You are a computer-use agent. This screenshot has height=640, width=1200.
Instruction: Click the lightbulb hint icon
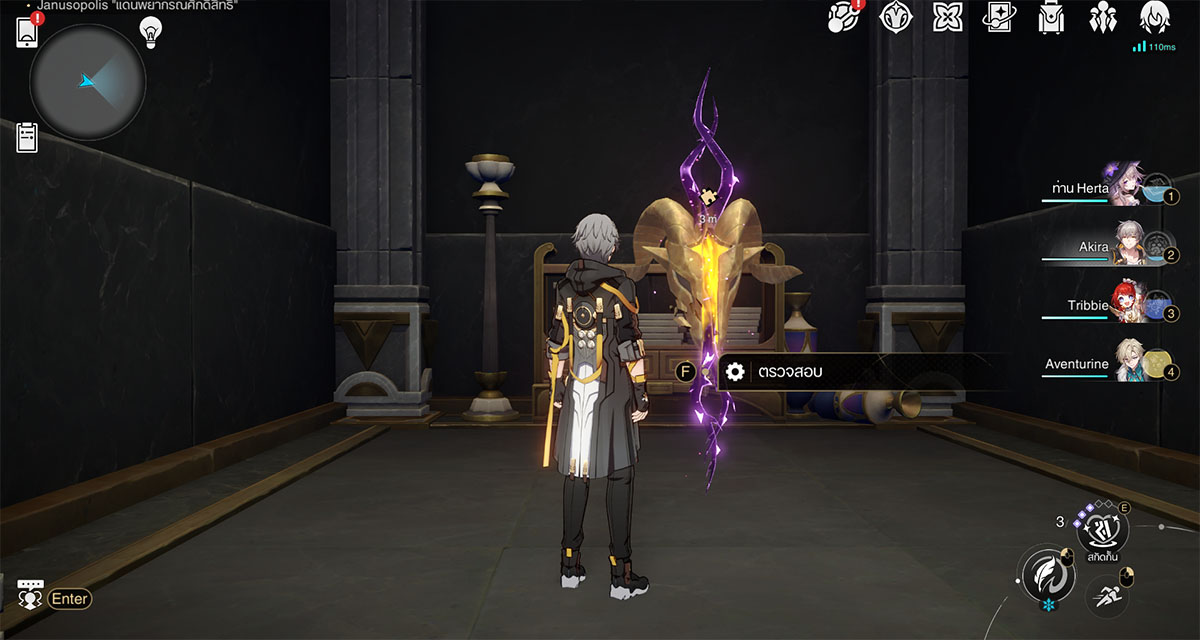(x=150, y=33)
